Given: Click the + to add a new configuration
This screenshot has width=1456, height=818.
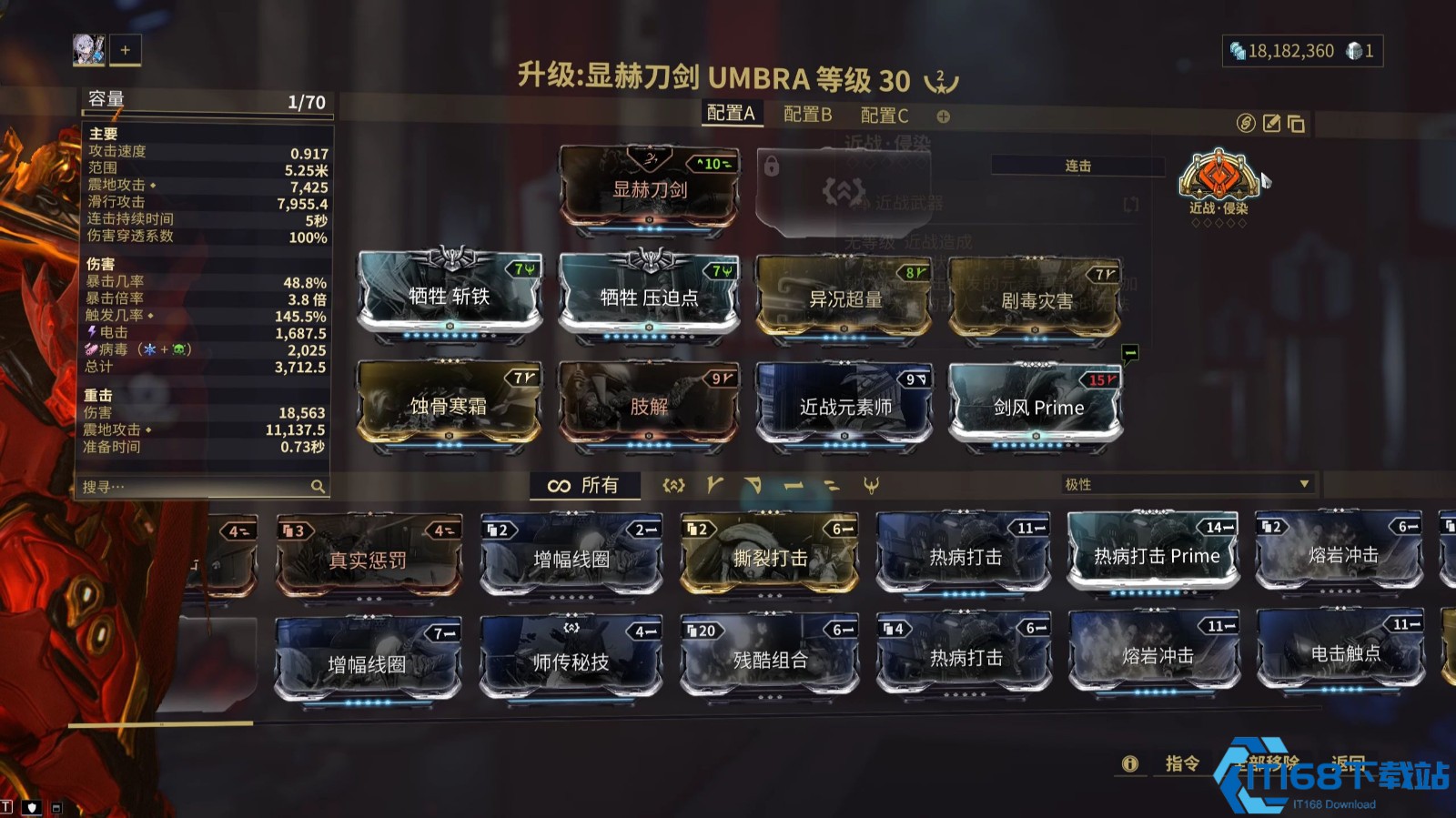Looking at the screenshot, I should pos(943,116).
